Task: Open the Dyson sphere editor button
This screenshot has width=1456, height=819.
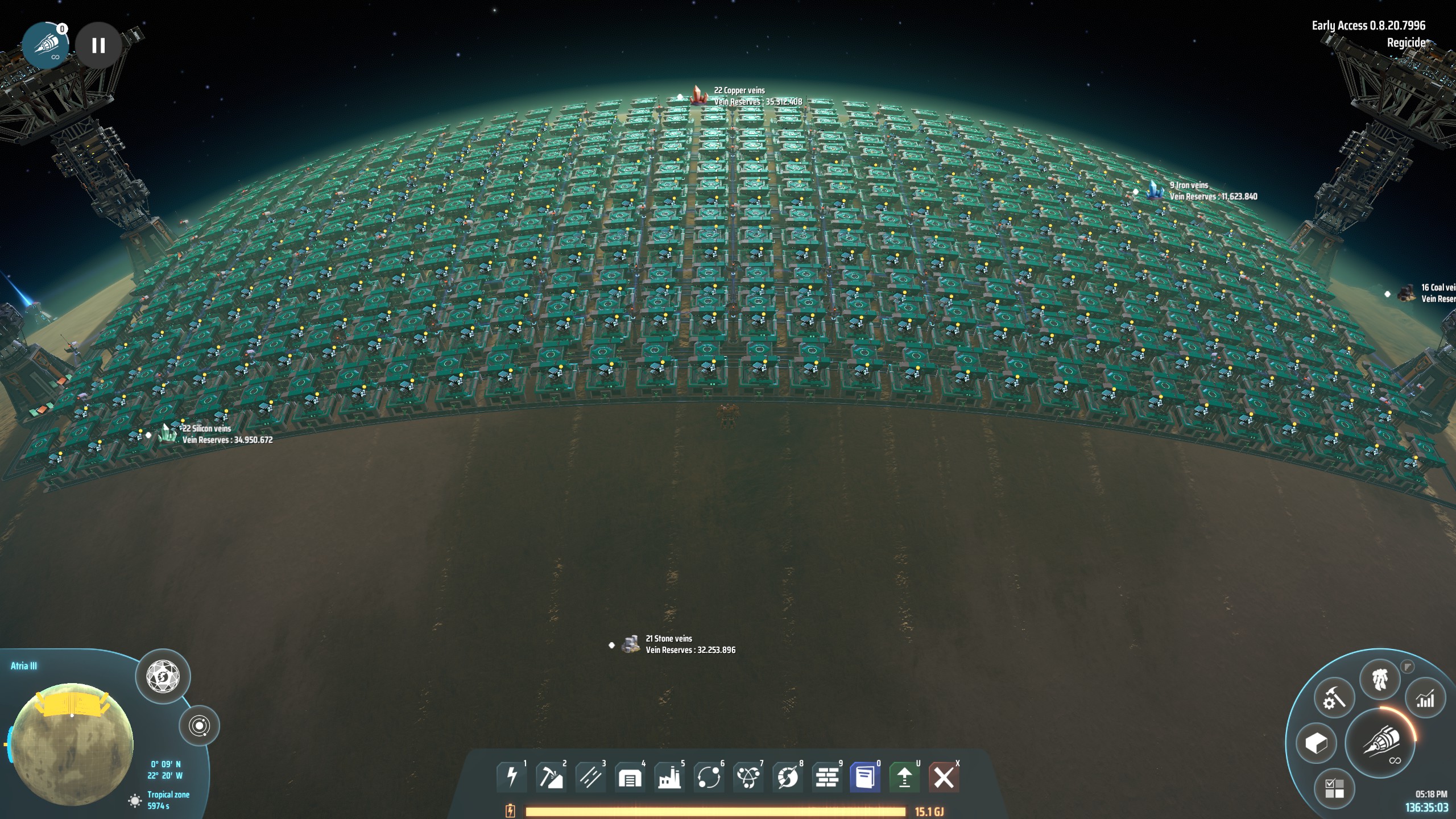Action: pyautogui.click(x=163, y=677)
